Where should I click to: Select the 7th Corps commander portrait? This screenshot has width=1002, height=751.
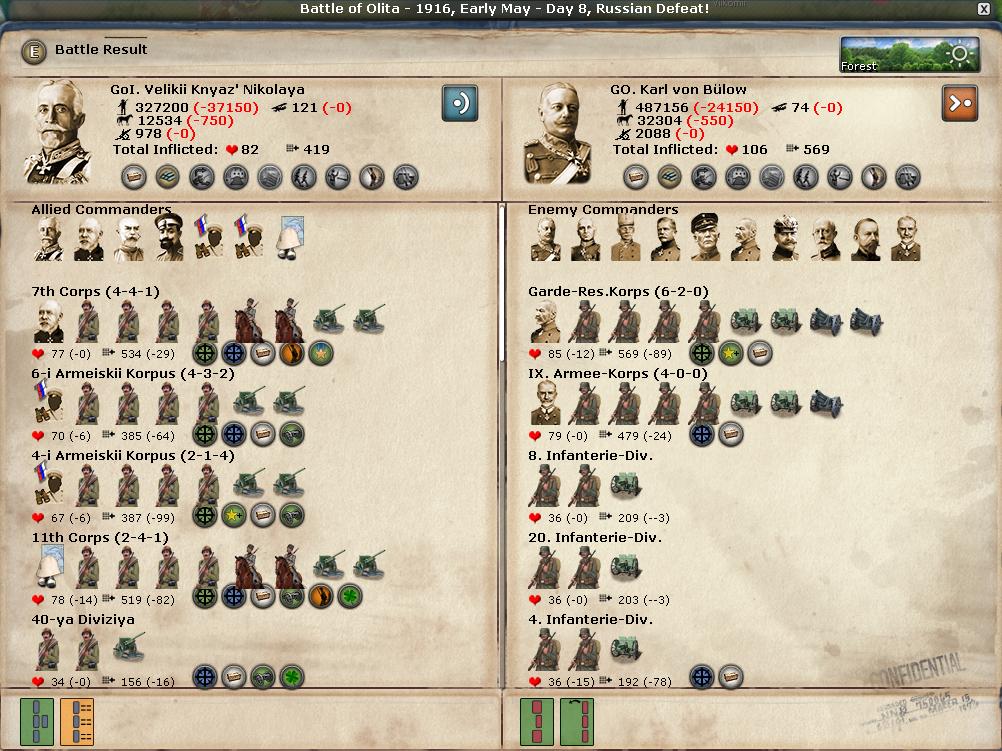(x=48, y=321)
